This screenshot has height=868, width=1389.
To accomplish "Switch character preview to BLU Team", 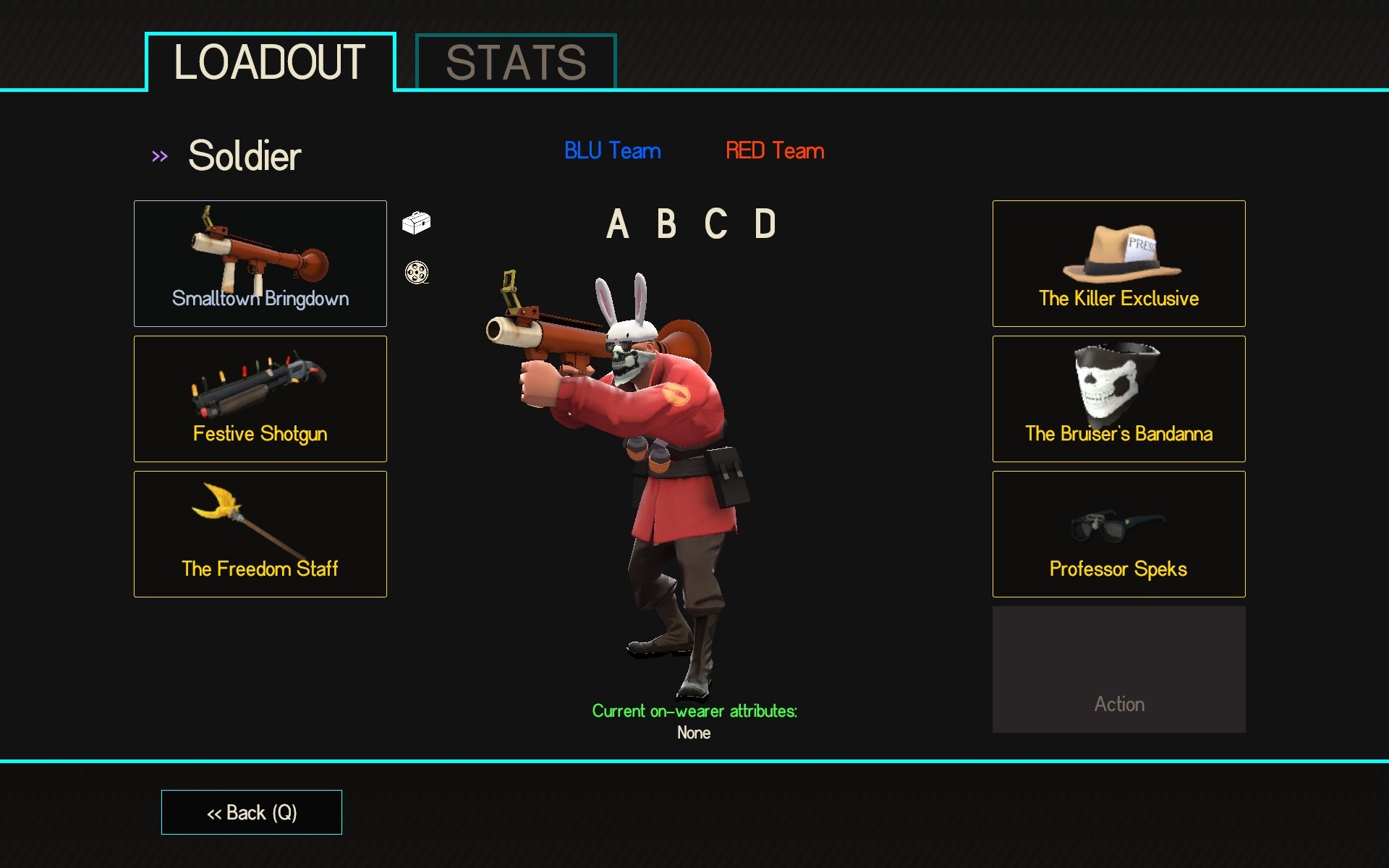I will tap(612, 151).
